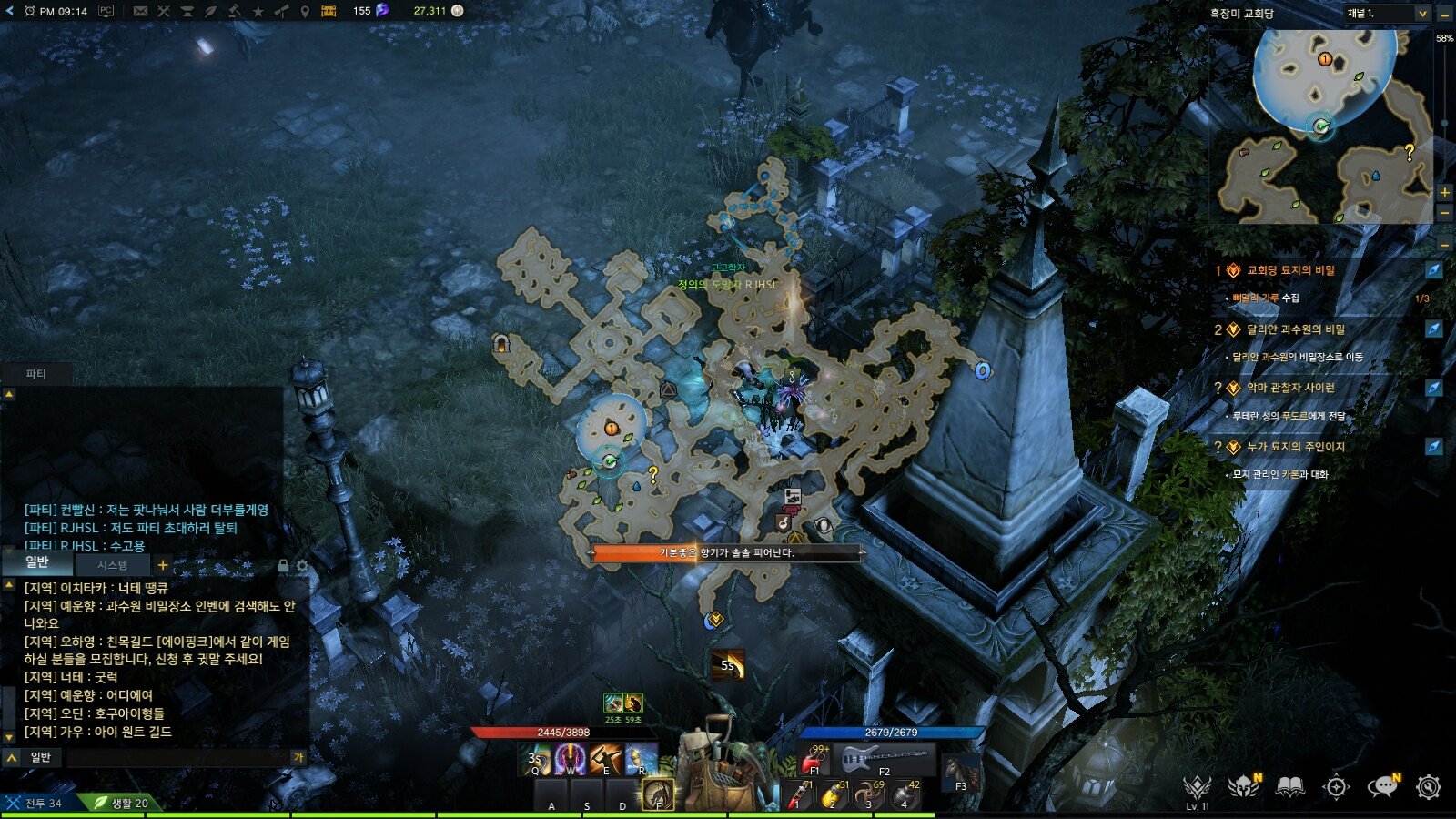The image size is (1456, 819).
Task: Open the open-book journal icon
Action: (x=1289, y=786)
